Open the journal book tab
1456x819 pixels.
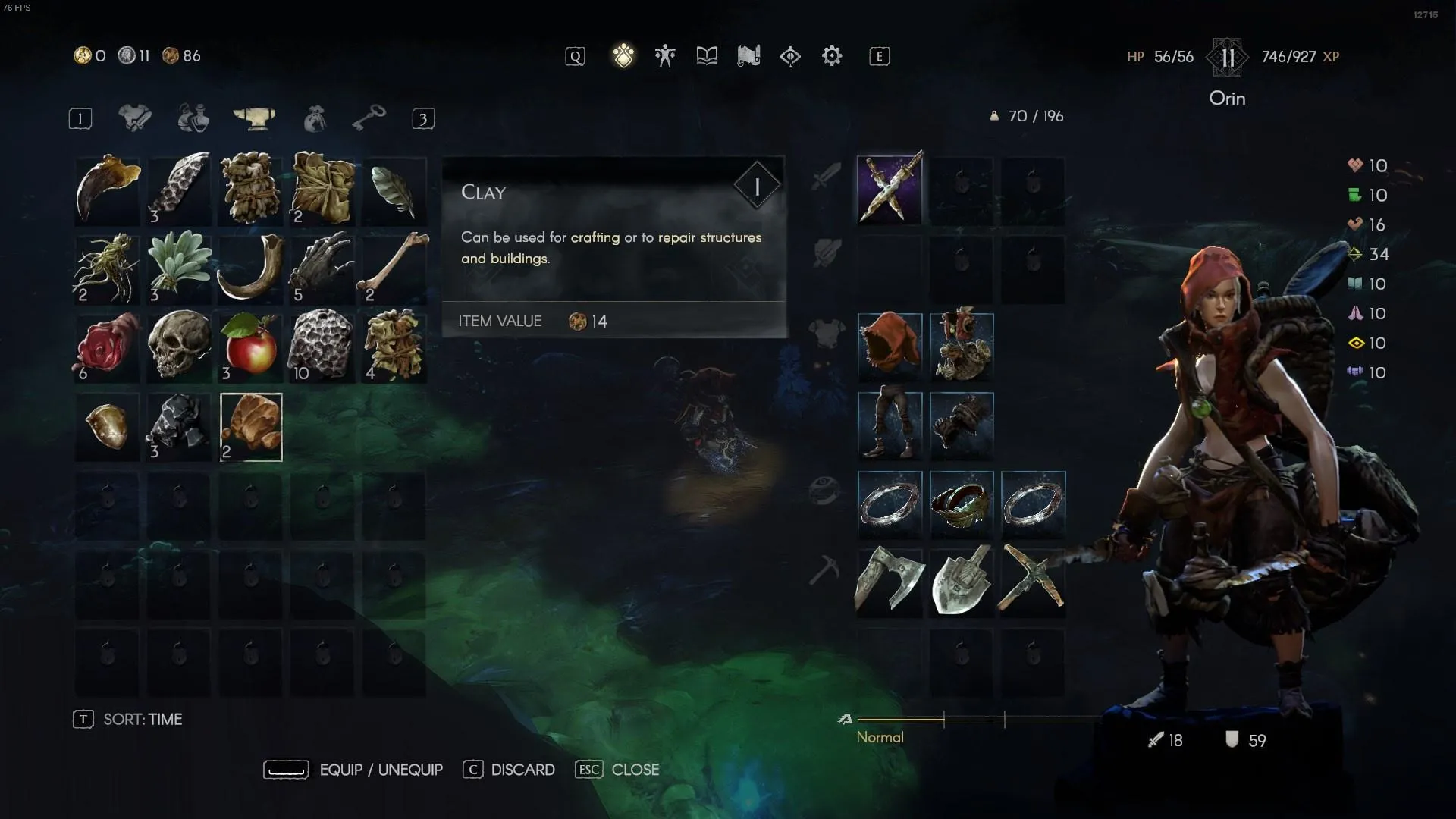tap(707, 56)
